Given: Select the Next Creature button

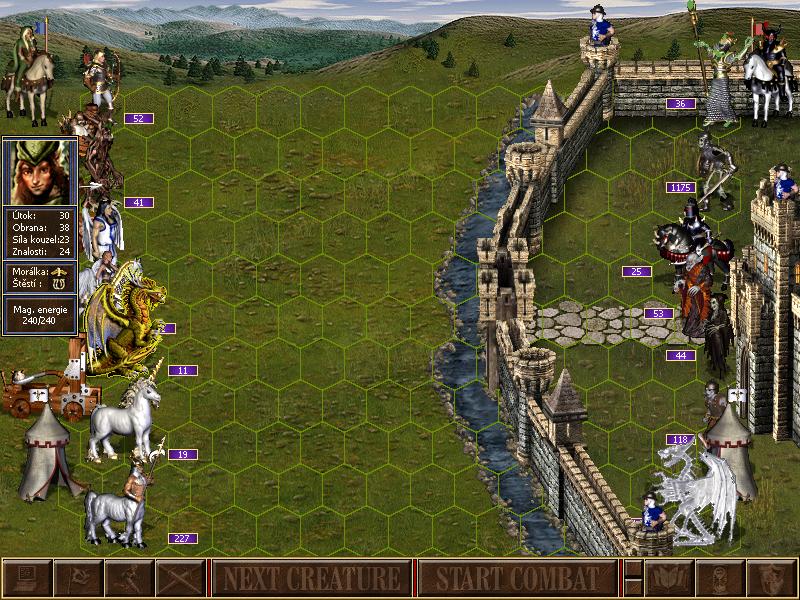Looking at the screenshot, I should click(x=311, y=578).
